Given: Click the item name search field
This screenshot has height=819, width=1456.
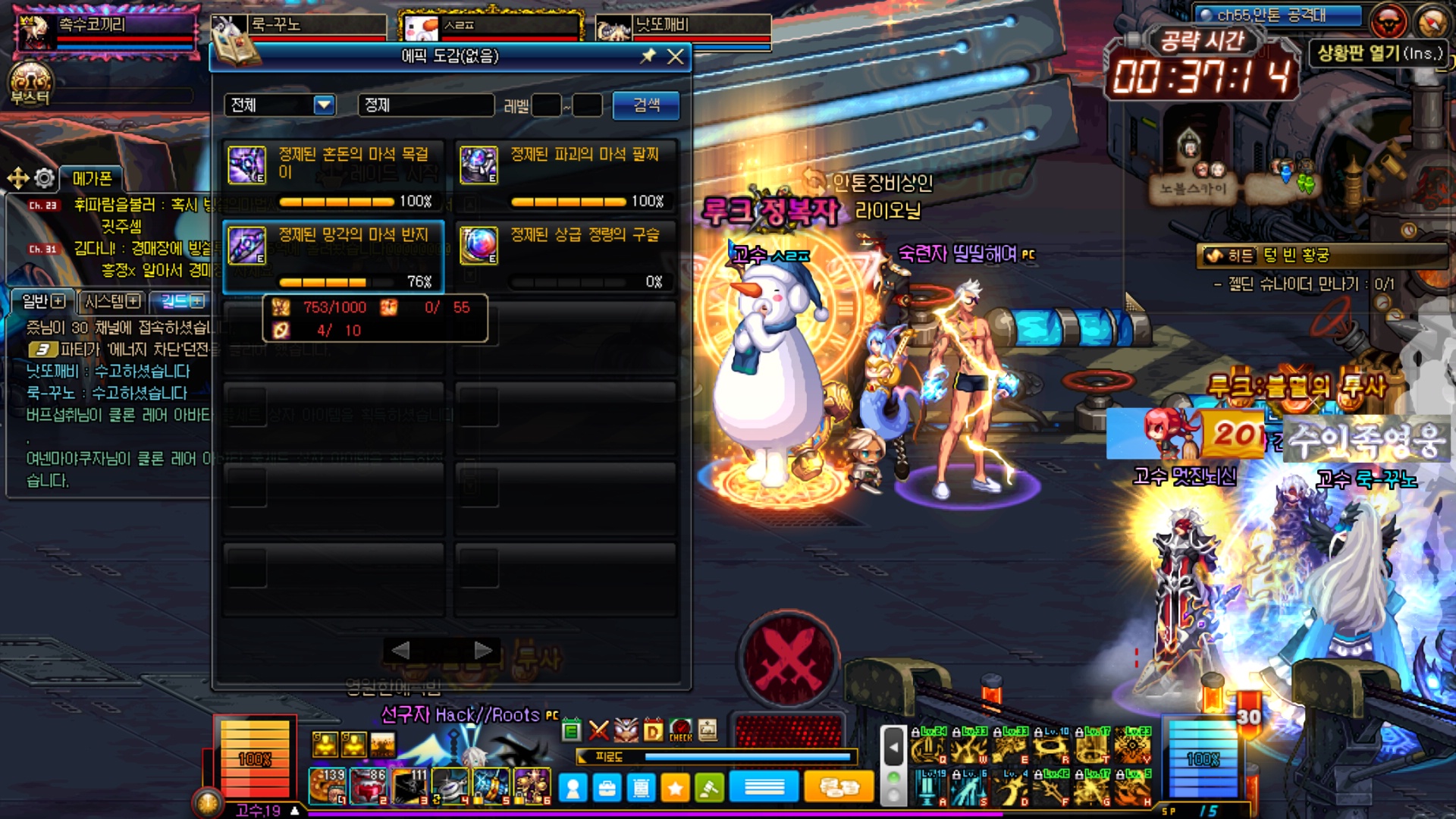Looking at the screenshot, I should point(425,105).
